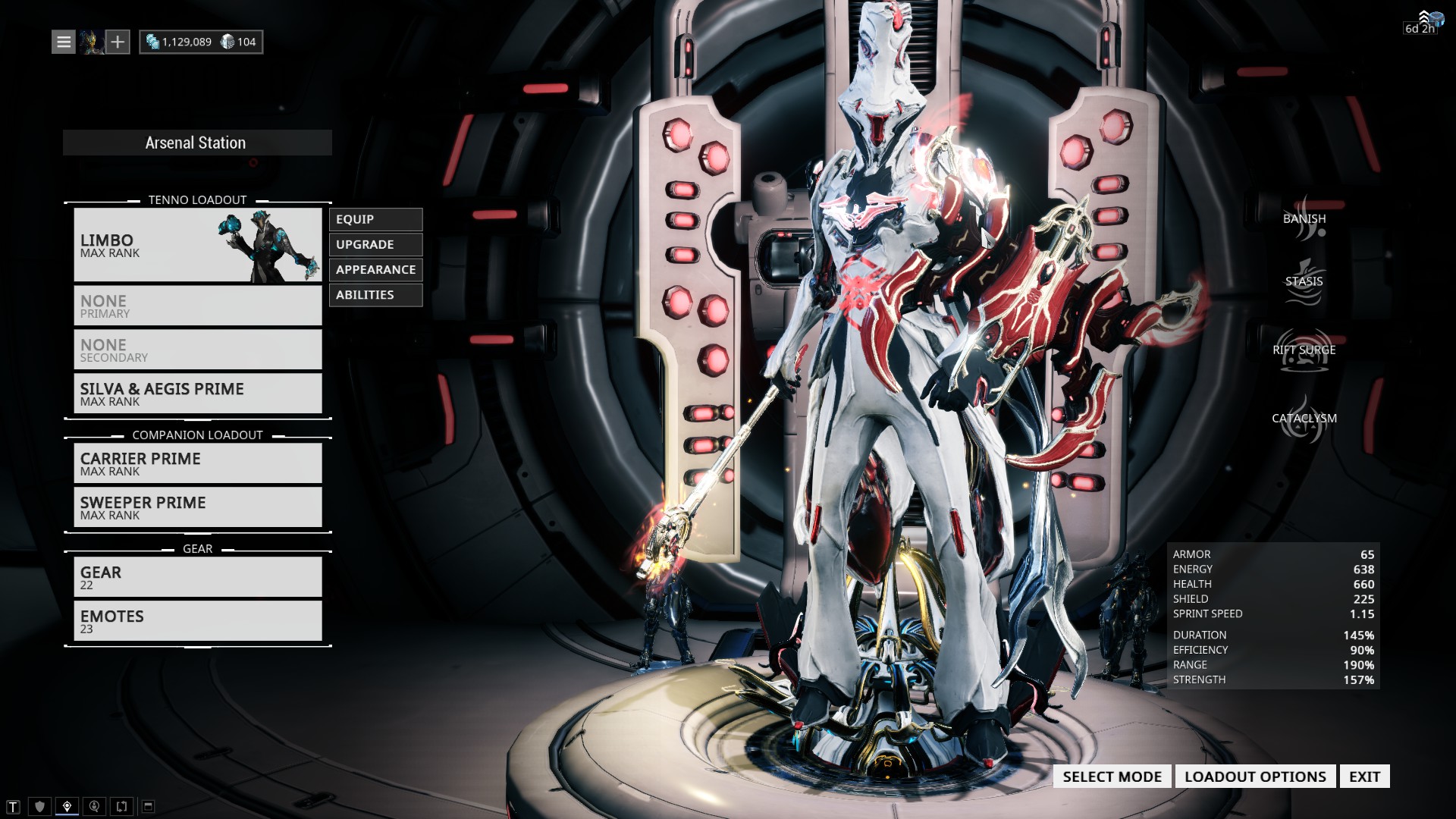The image size is (1456, 819).
Task: View the Abilities menu
Action: click(375, 295)
